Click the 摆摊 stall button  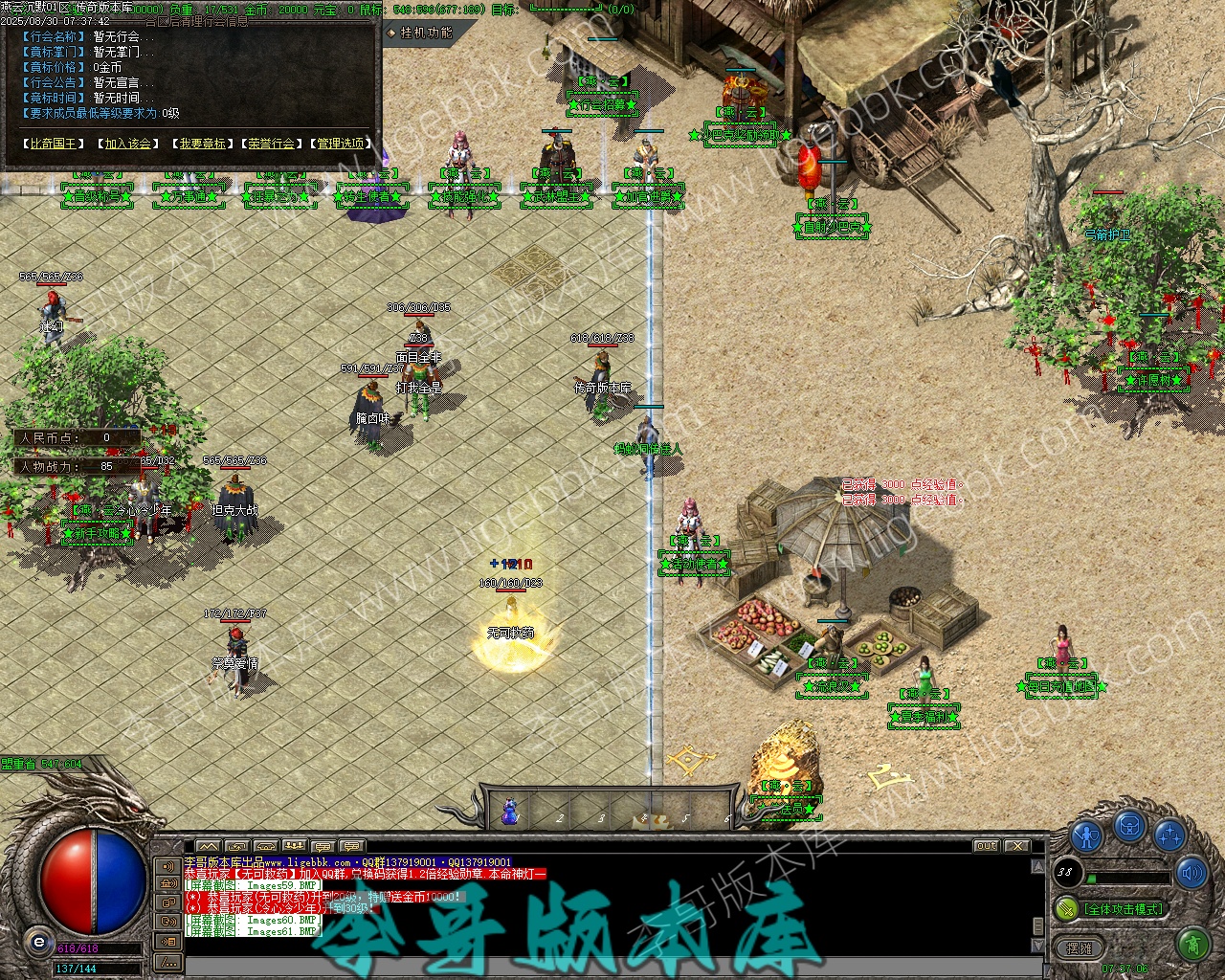coord(1079,947)
